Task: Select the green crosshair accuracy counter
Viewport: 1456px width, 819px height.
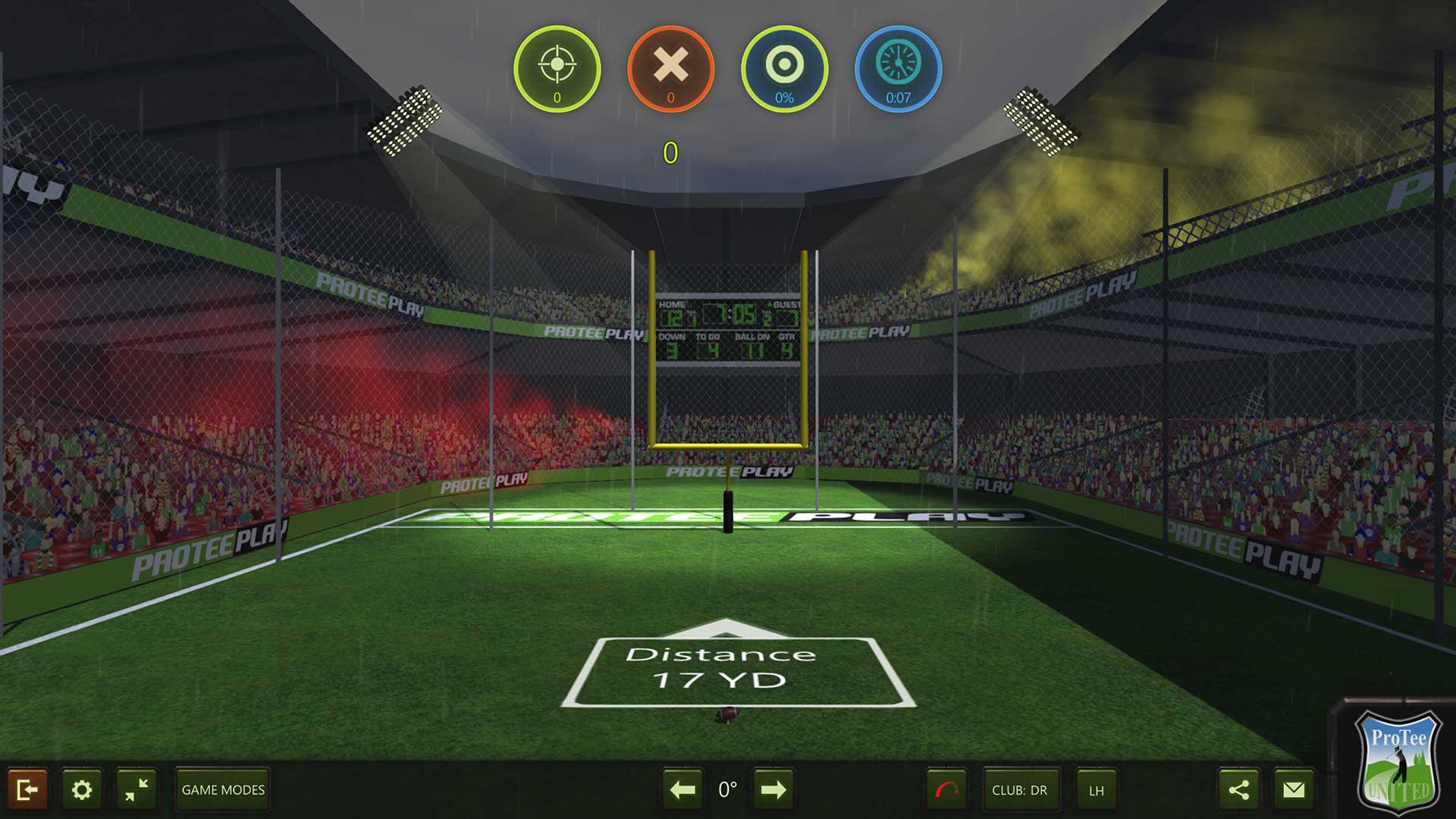Action: click(x=558, y=68)
